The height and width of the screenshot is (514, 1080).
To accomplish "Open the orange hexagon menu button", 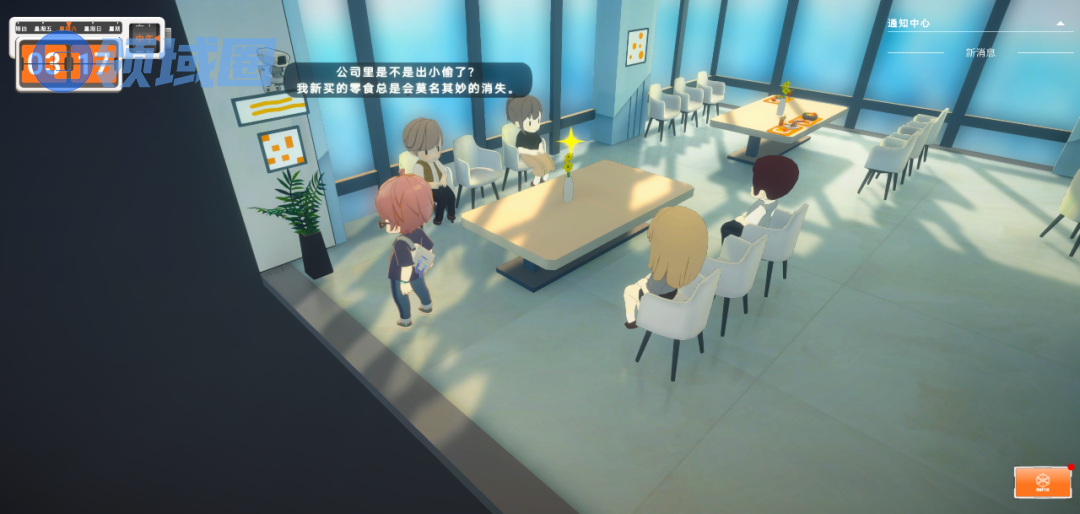I will pos(1042,481).
